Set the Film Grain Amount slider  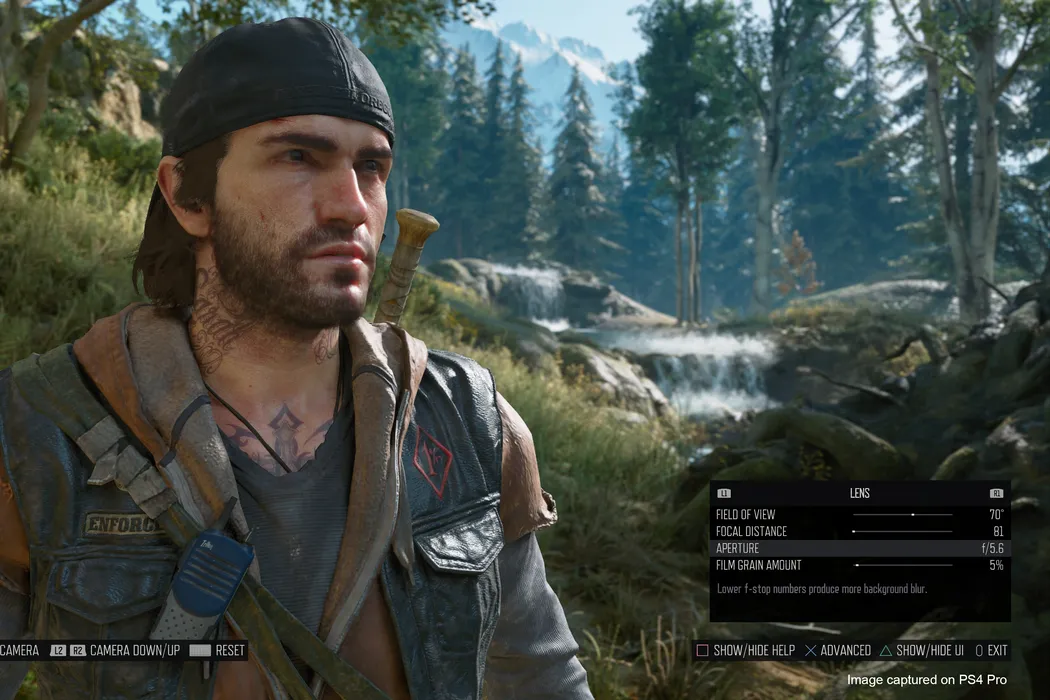coord(902,566)
